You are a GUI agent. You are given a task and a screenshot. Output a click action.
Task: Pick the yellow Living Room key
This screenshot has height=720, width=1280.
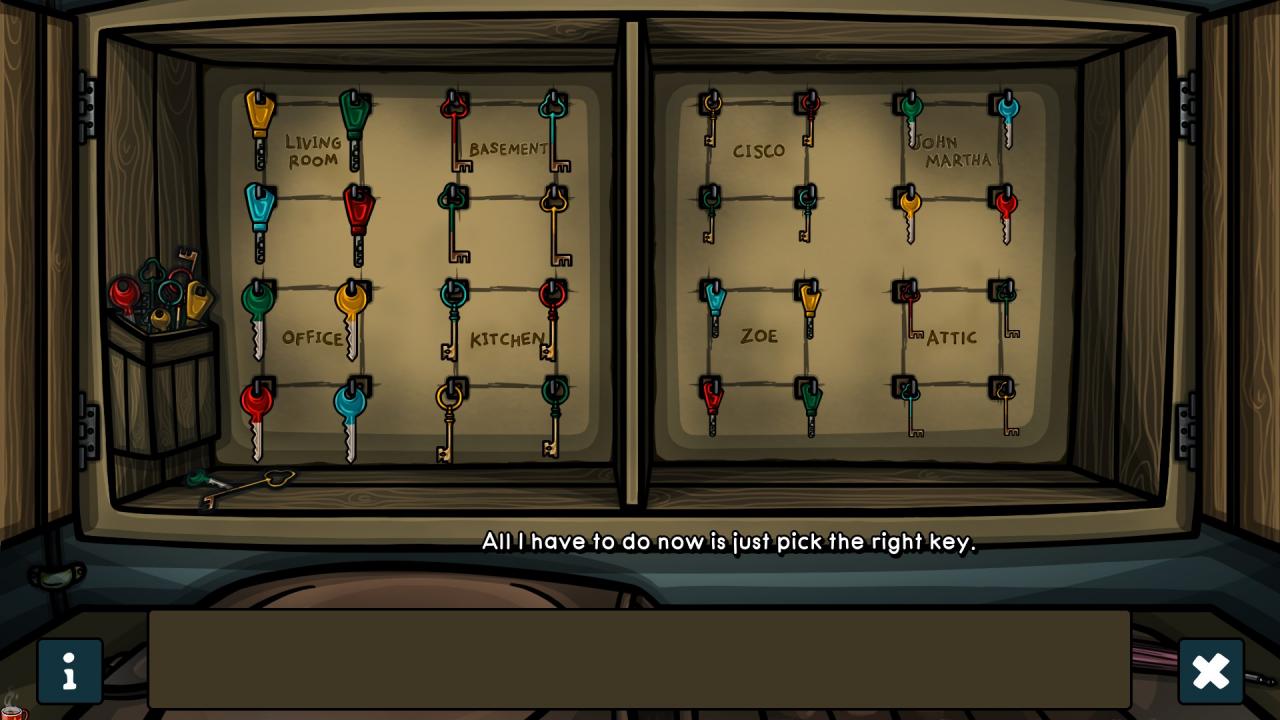(x=259, y=125)
